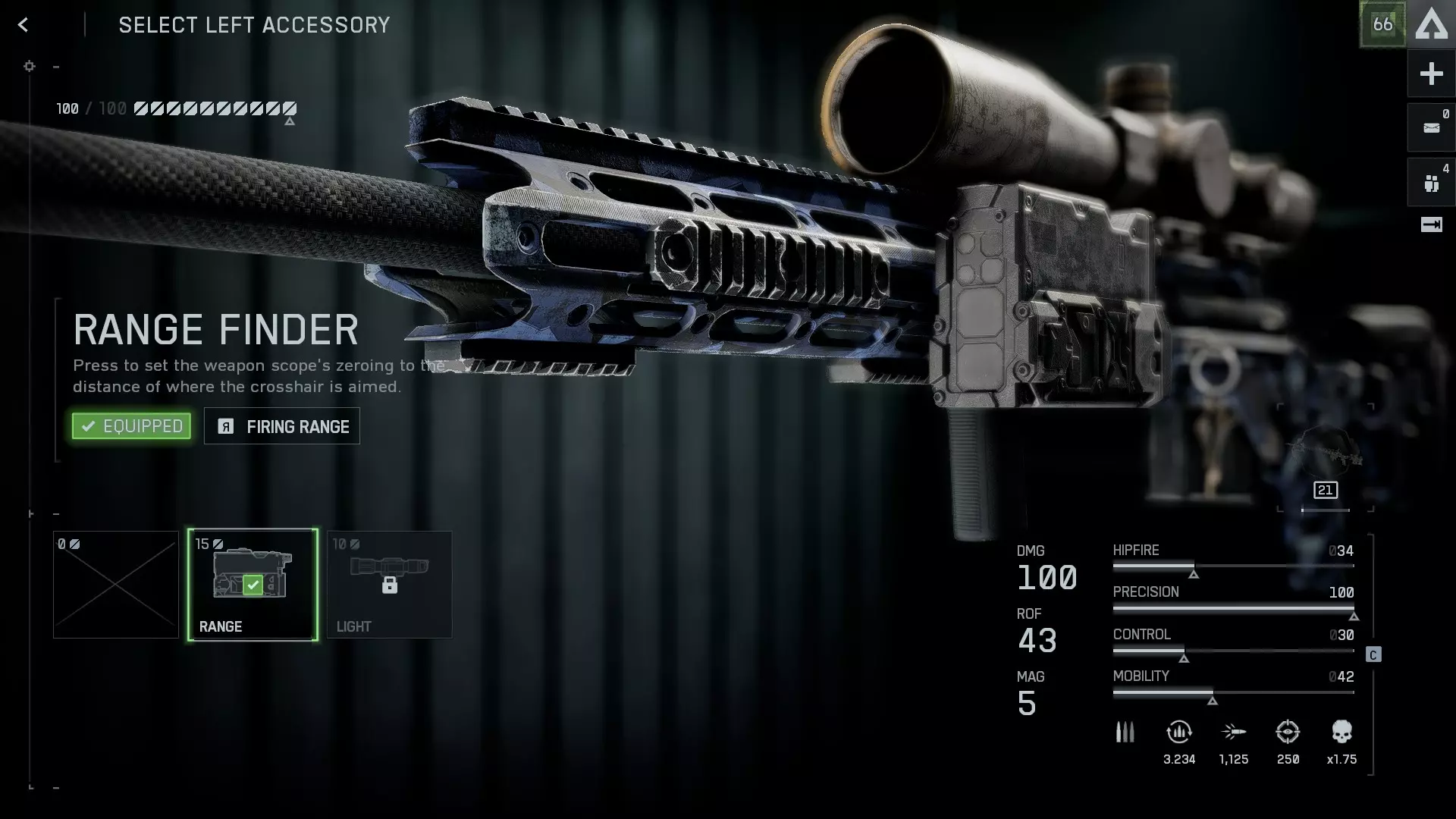Screen dimensions: 1456x819
Task: Open the envelope messages icon
Action: [1431, 127]
